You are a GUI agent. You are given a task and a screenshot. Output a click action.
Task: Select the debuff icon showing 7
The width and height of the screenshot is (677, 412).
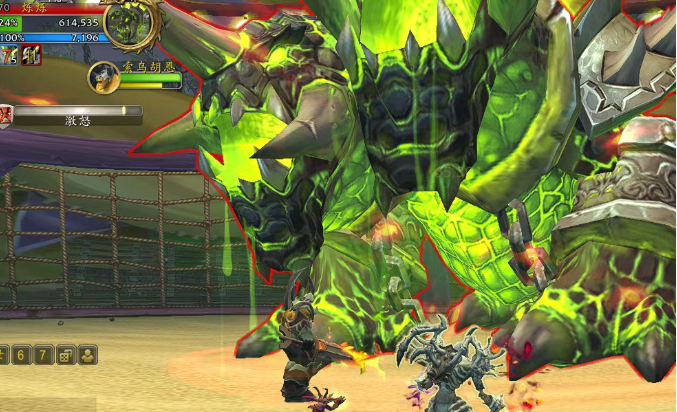(x=9, y=54)
